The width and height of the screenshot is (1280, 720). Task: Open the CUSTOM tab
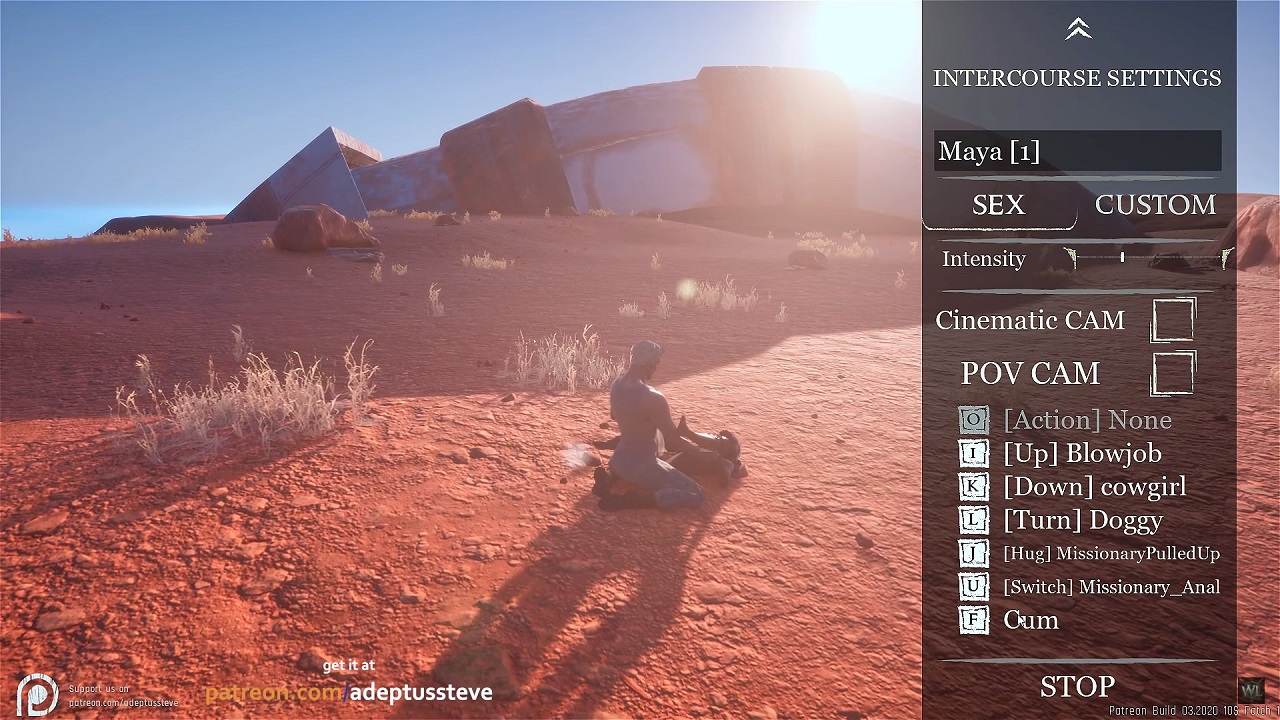(1155, 205)
